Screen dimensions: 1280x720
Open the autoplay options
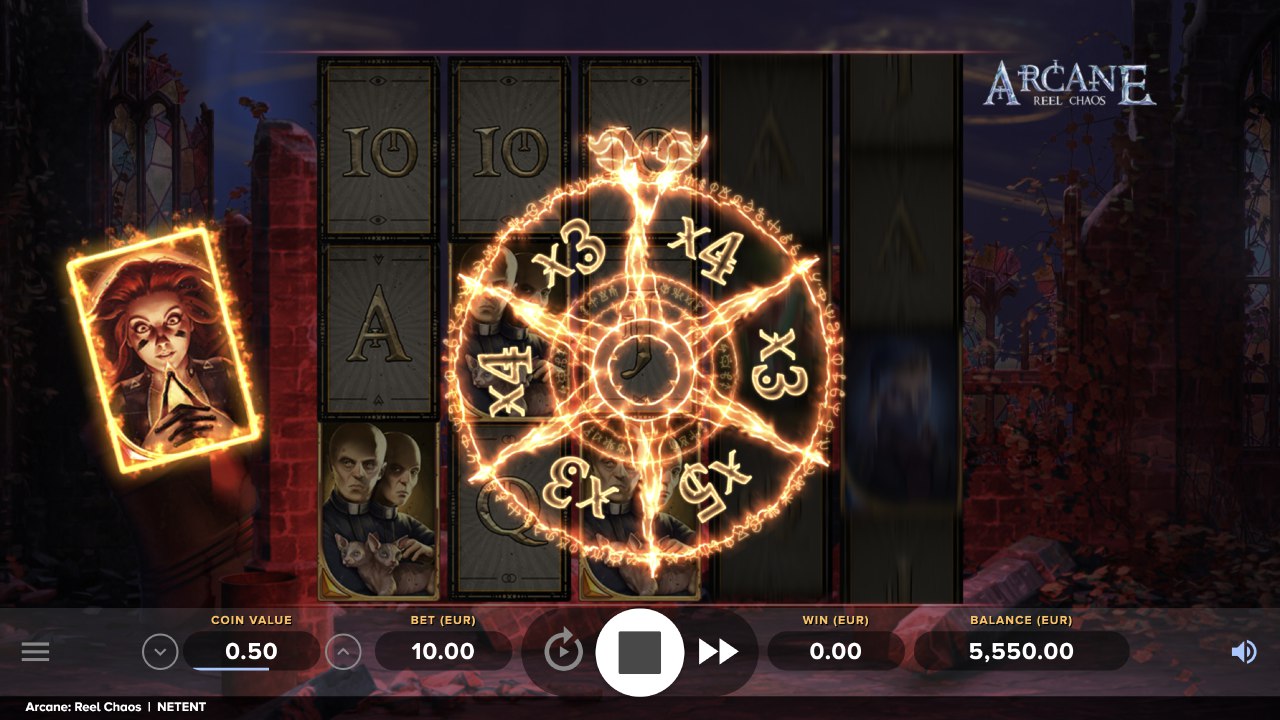564,652
